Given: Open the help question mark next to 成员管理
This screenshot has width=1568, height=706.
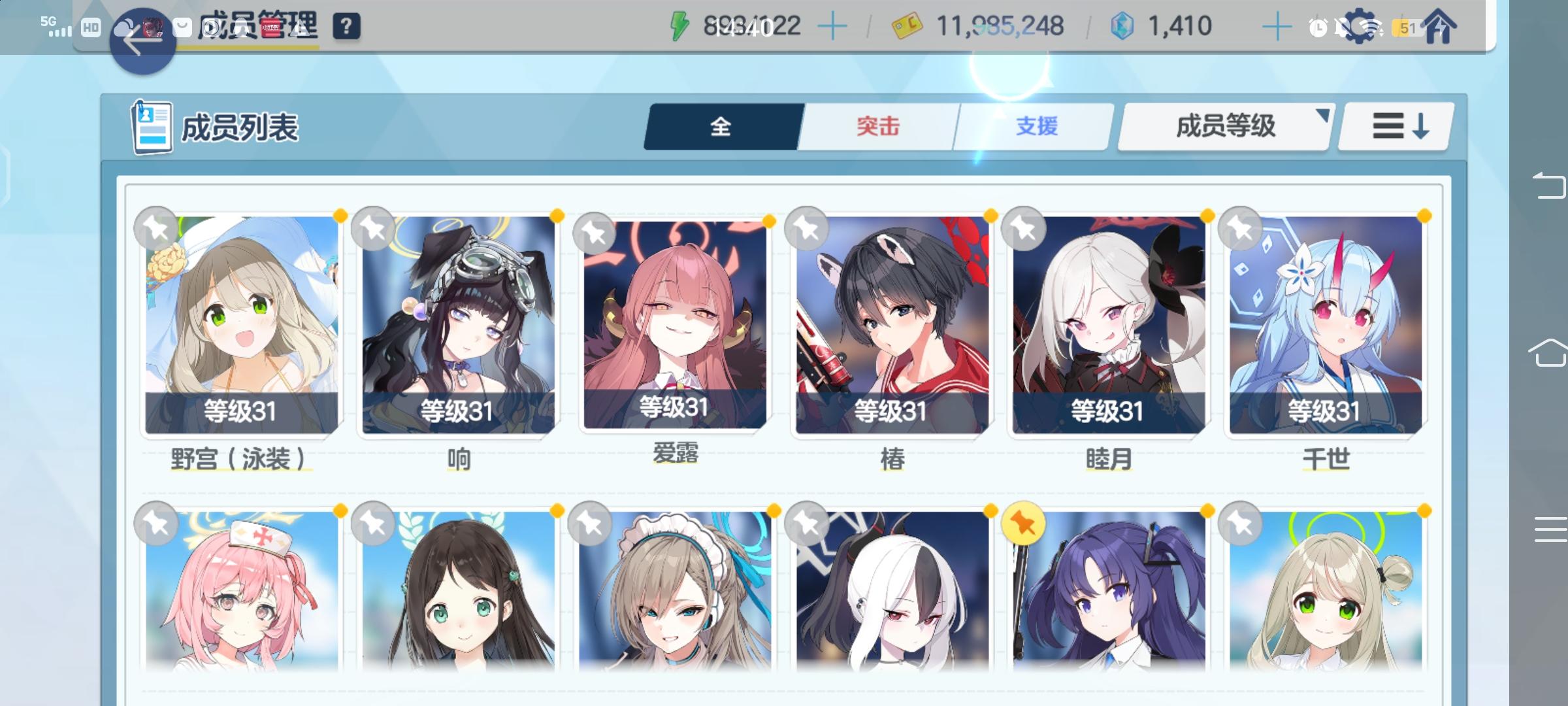Looking at the screenshot, I should (348, 27).
